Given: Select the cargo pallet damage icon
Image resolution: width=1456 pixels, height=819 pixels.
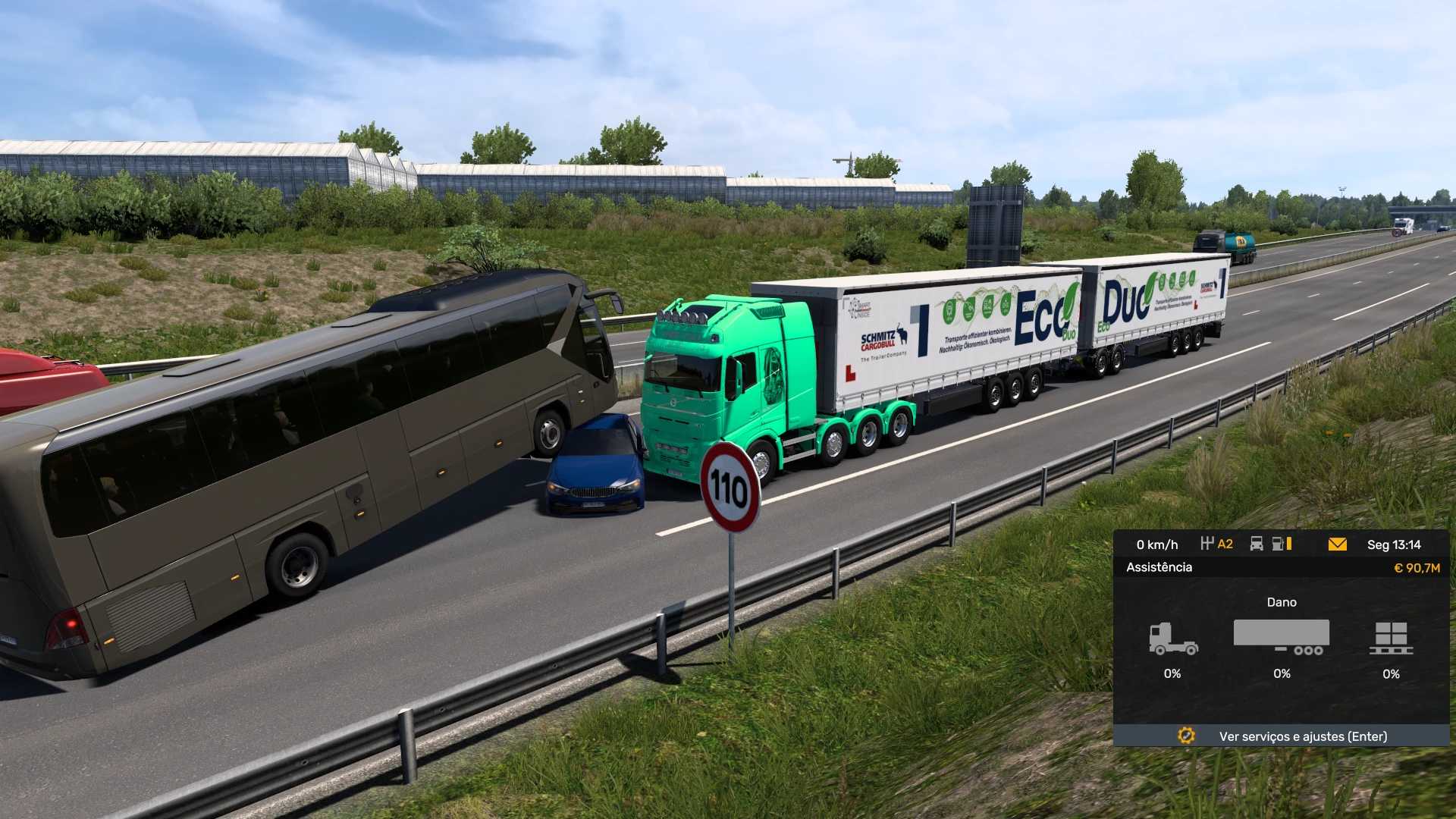Looking at the screenshot, I should [1391, 639].
